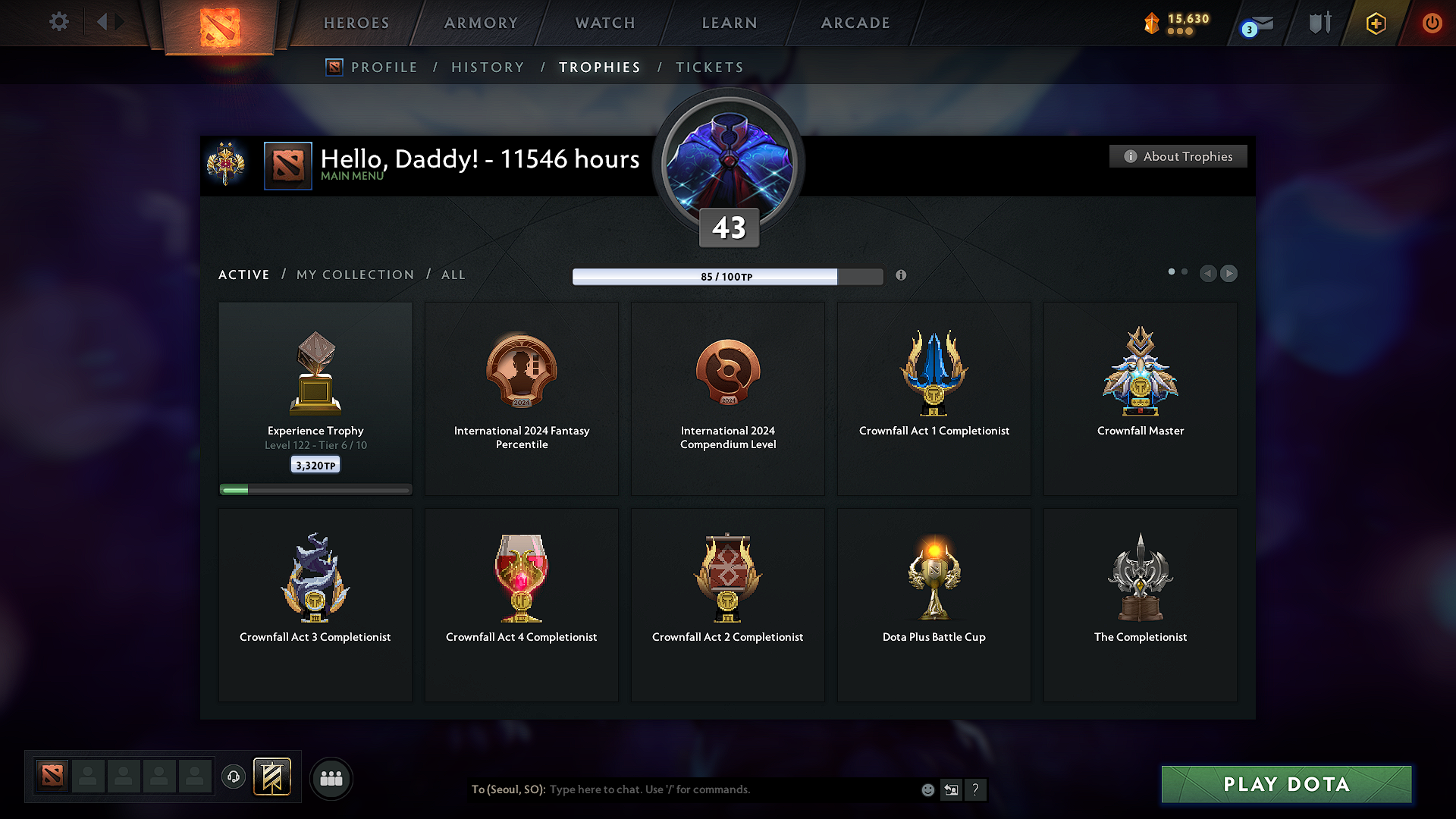
Task: Click the golden plus hexagon to add Dota Plus
Action: click(1375, 23)
